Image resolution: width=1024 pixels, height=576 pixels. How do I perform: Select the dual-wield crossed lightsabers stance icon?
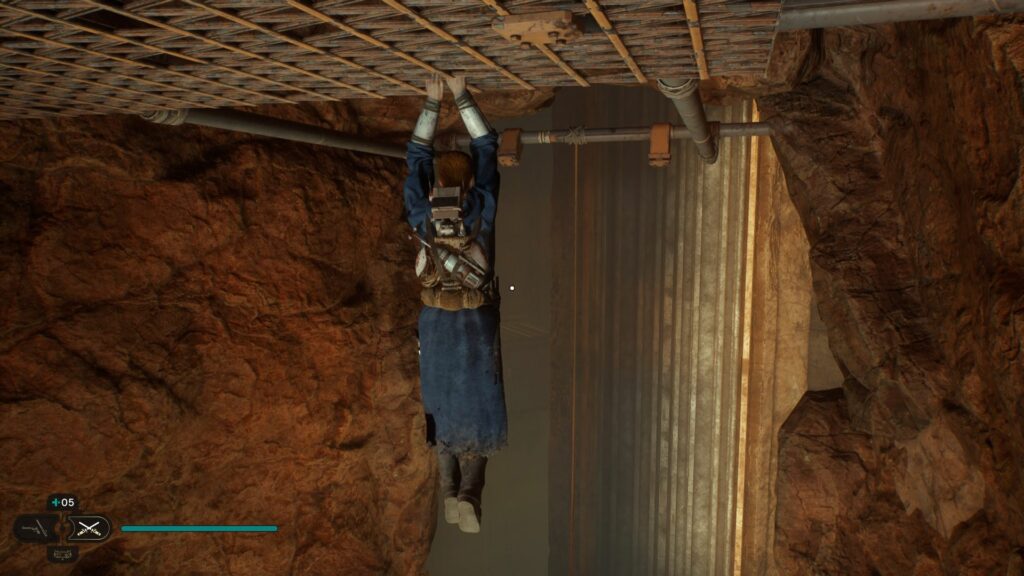88,528
